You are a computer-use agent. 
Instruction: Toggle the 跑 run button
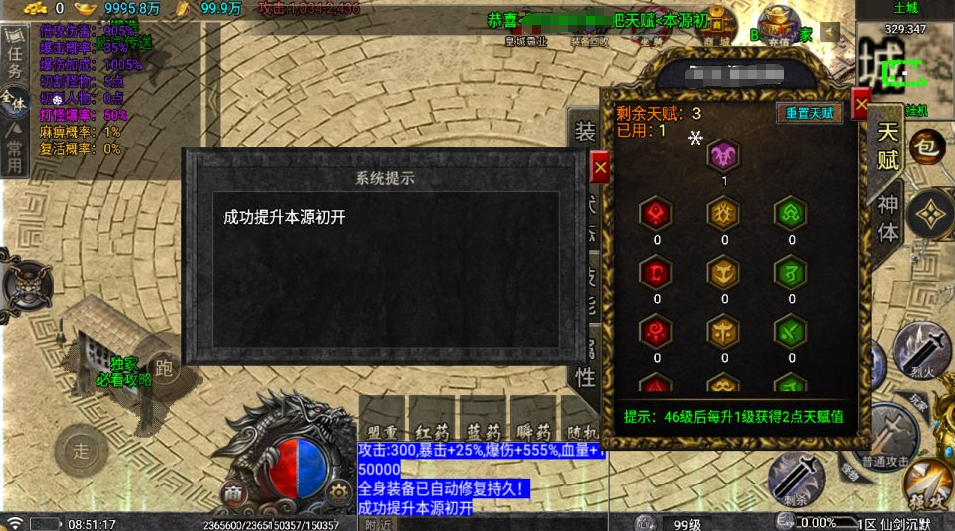click(164, 368)
